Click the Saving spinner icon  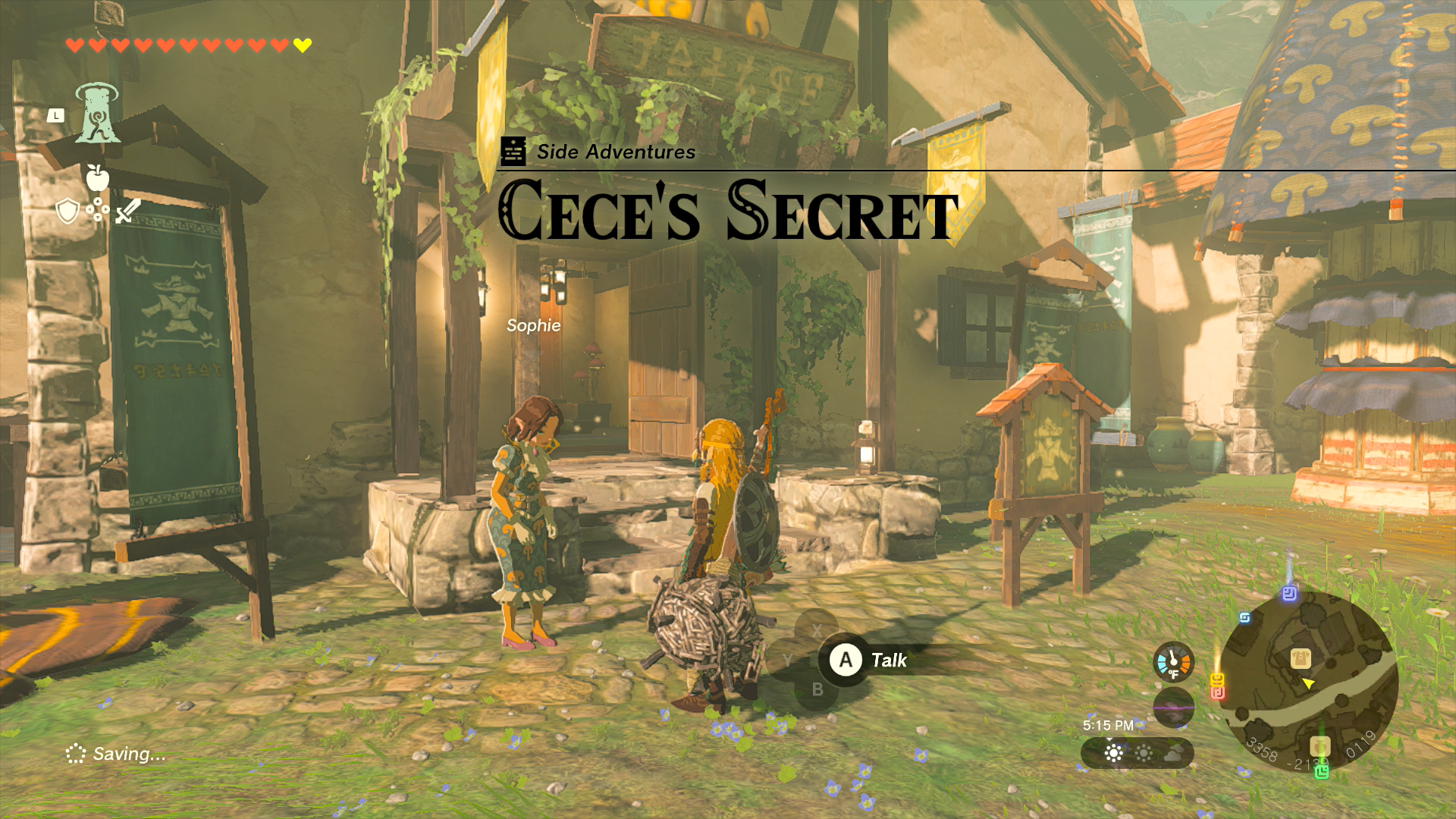coord(77,754)
